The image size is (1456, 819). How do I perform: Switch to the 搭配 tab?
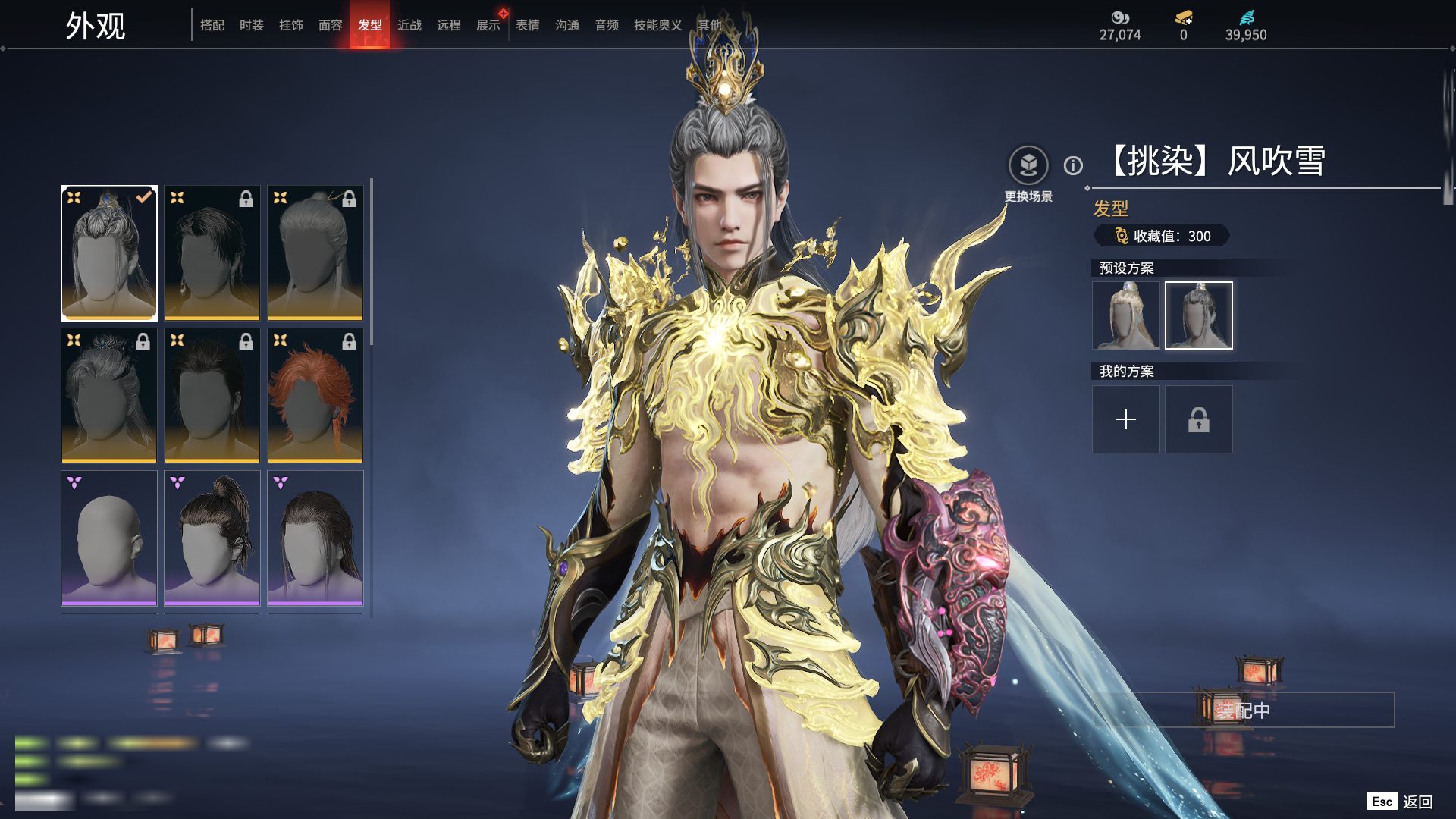212,25
